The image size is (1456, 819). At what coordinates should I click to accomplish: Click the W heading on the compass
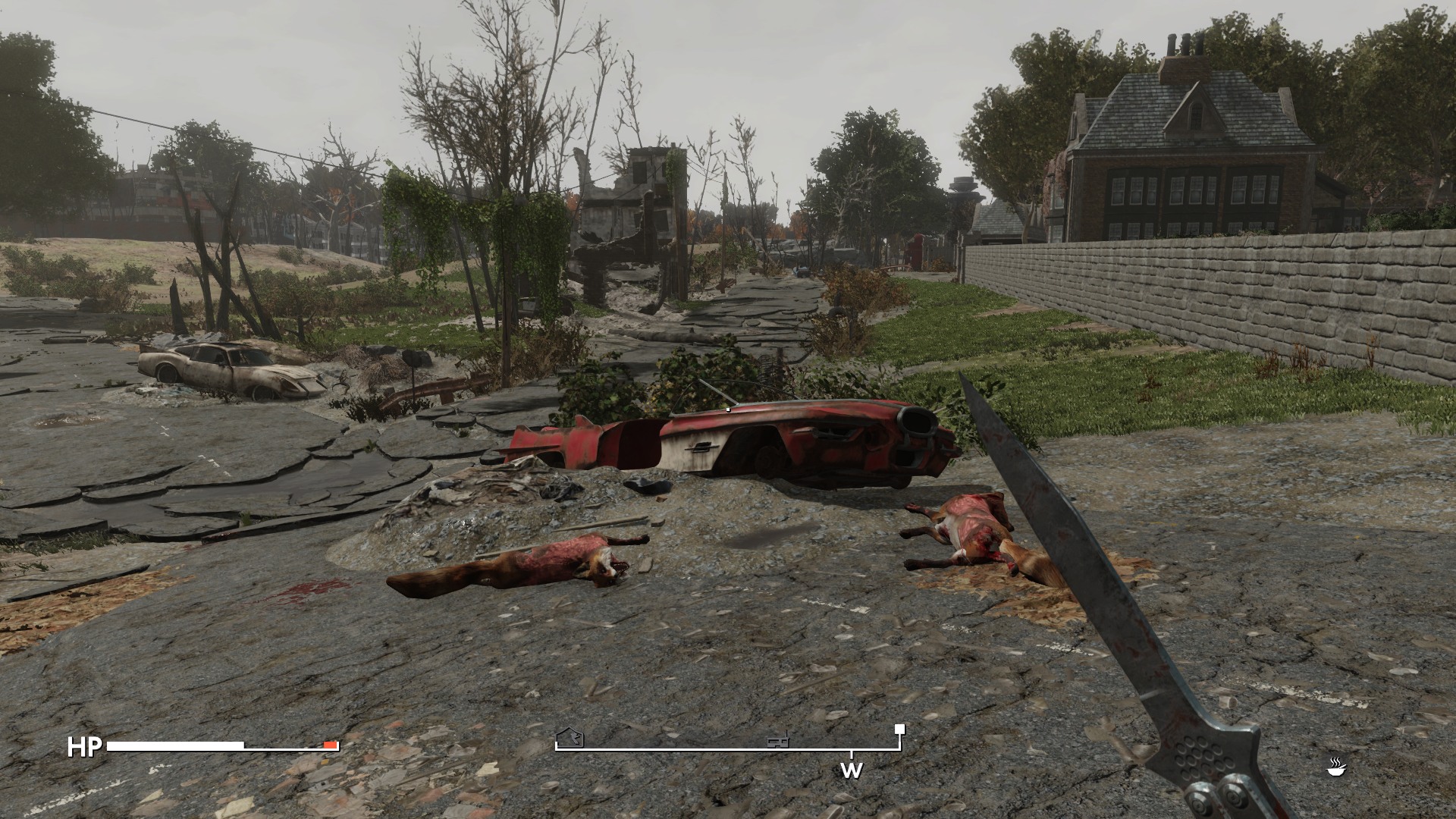tap(851, 771)
